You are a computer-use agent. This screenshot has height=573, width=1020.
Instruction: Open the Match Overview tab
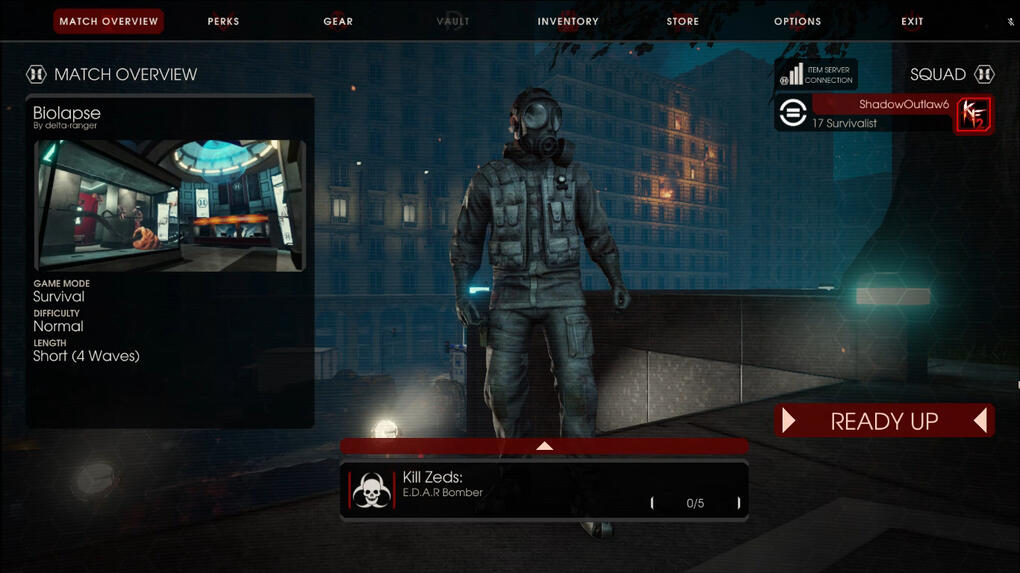[108, 21]
